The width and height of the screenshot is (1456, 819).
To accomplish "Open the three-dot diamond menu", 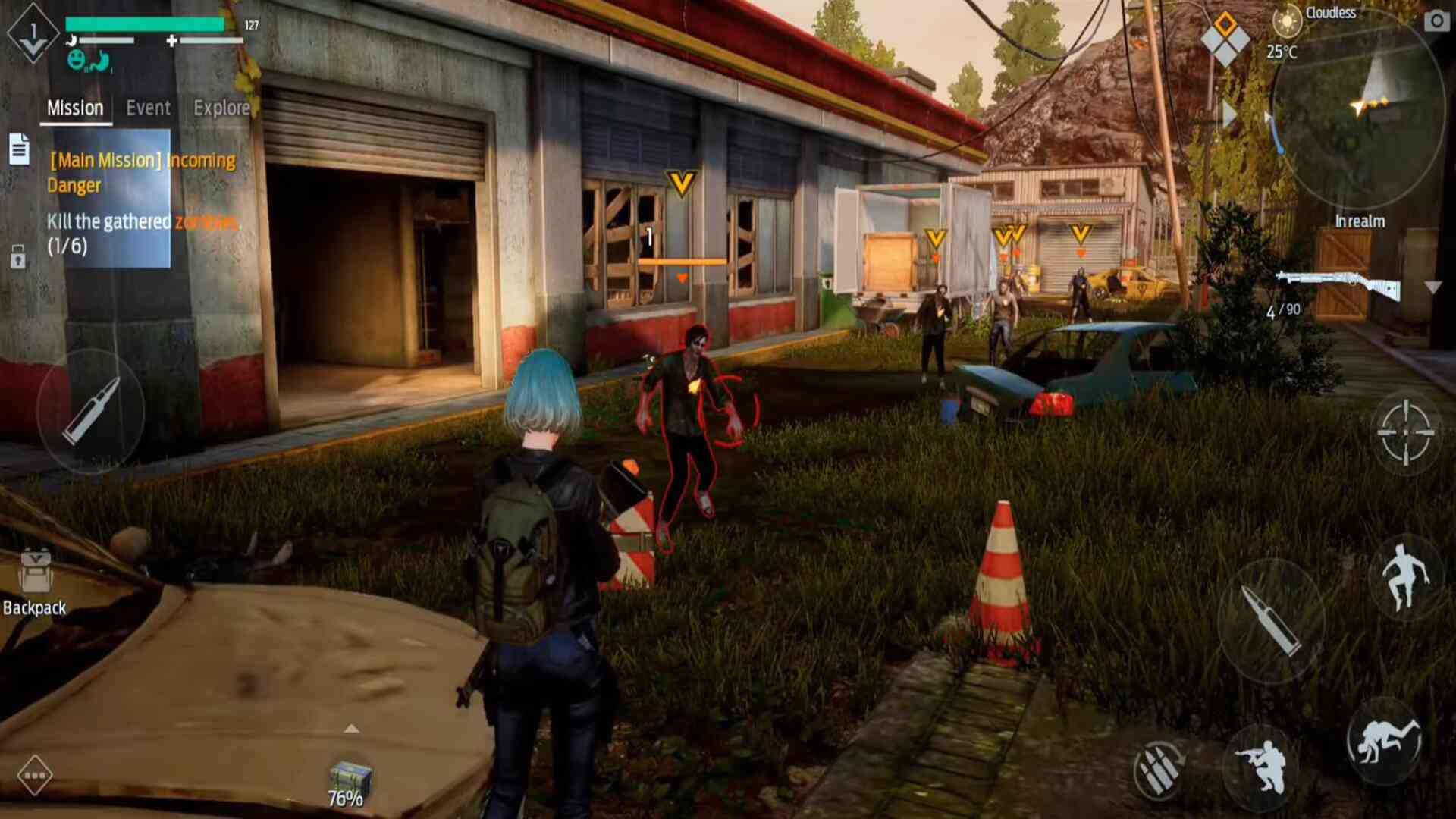I will pyautogui.click(x=35, y=775).
